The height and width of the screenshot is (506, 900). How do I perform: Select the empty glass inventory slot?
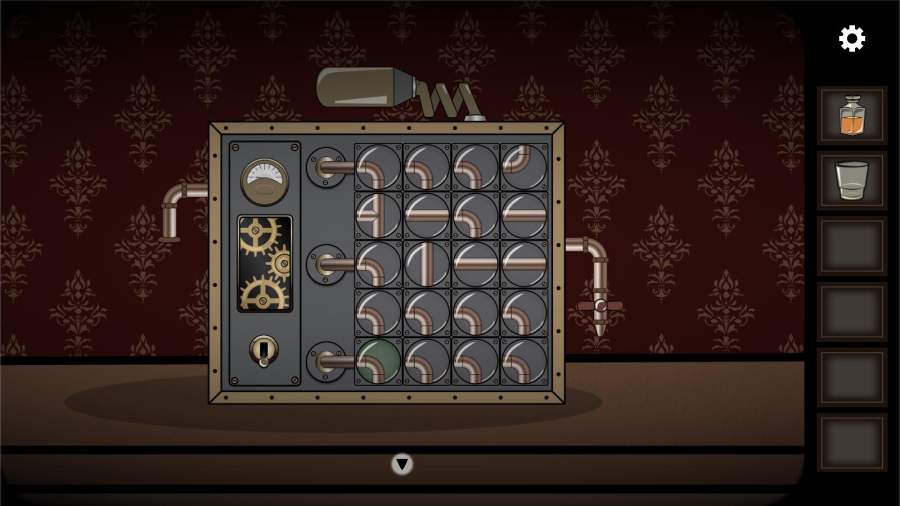pos(851,181)
